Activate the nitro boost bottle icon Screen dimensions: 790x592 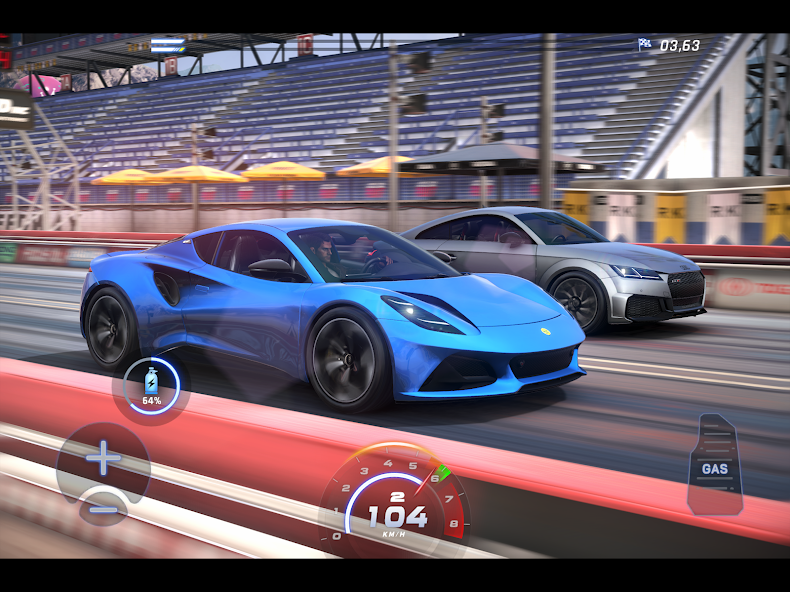click(152, 385)
